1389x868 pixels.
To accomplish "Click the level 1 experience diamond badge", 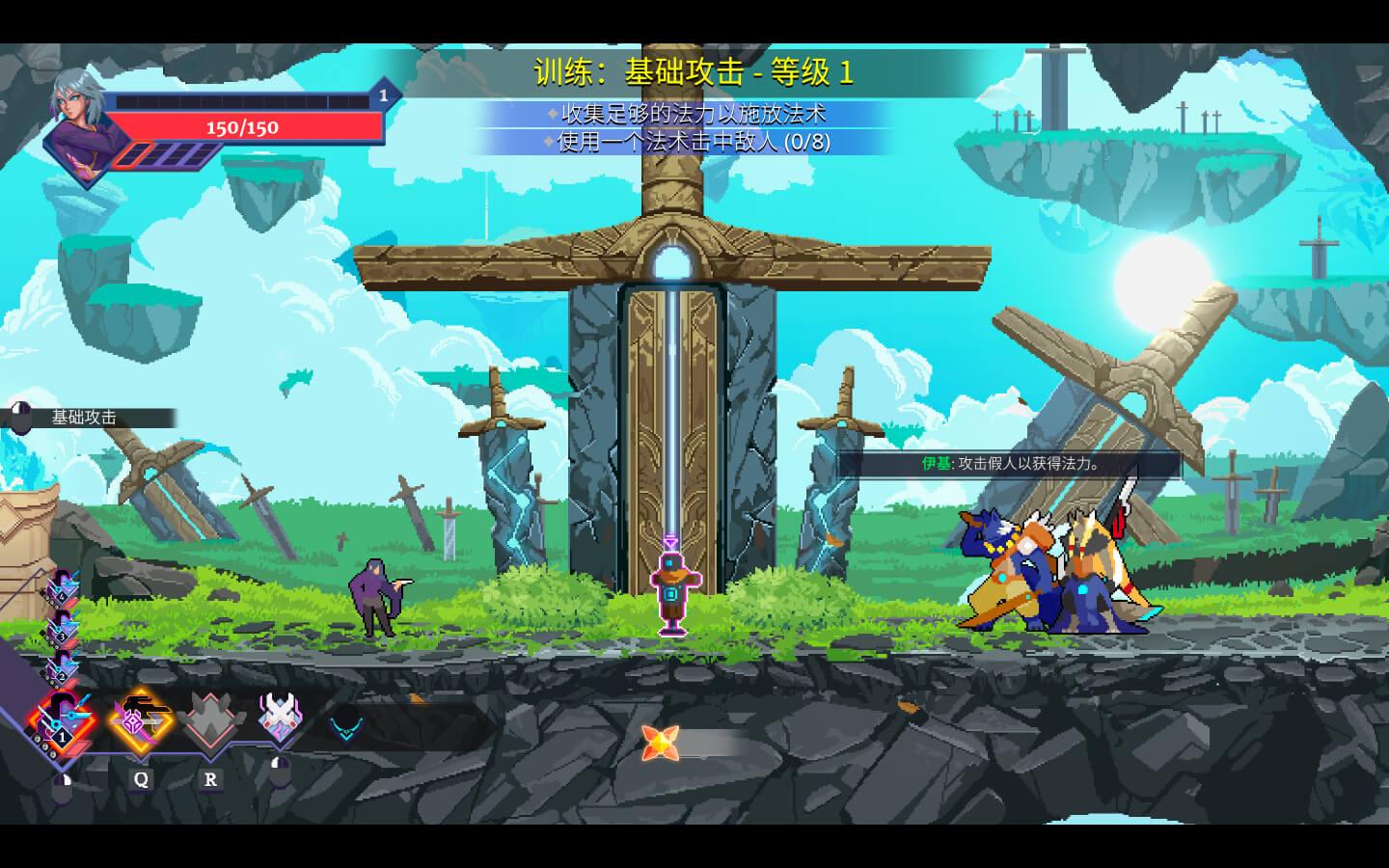I will click(382, 95).
